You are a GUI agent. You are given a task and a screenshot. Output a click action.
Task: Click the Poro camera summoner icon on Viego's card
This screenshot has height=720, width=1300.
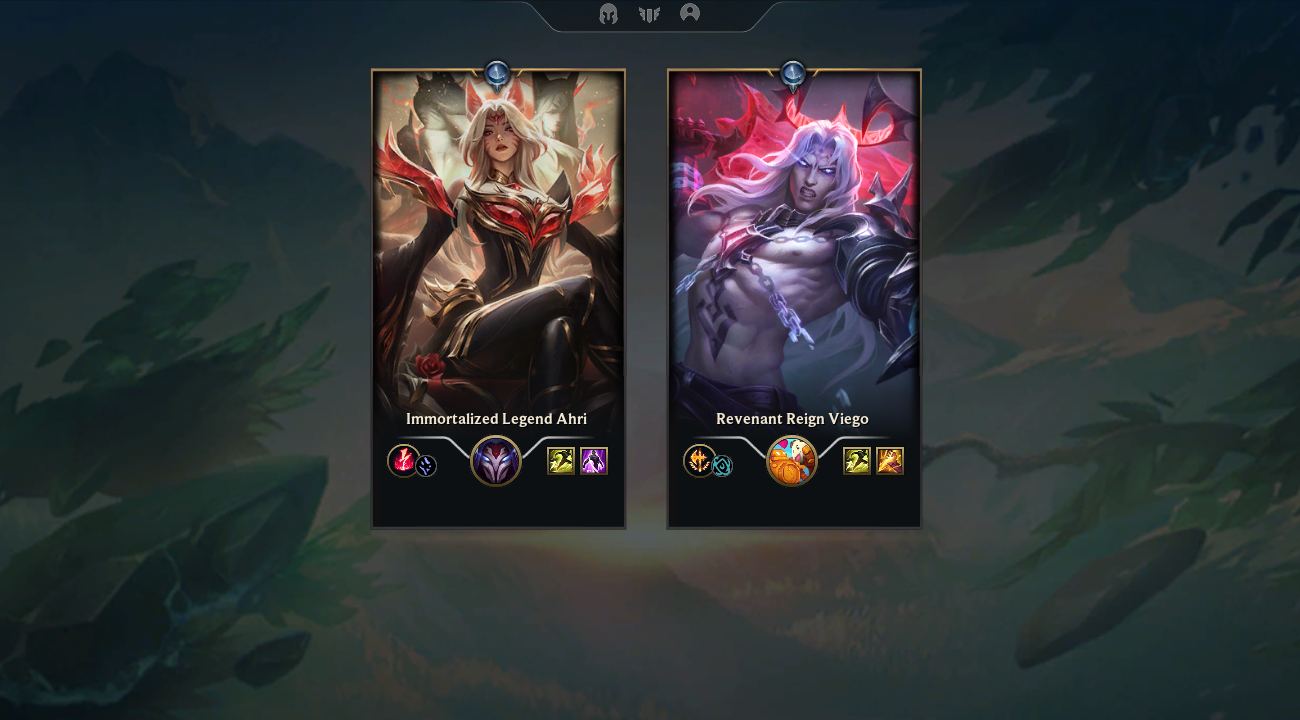pos(792,461)
